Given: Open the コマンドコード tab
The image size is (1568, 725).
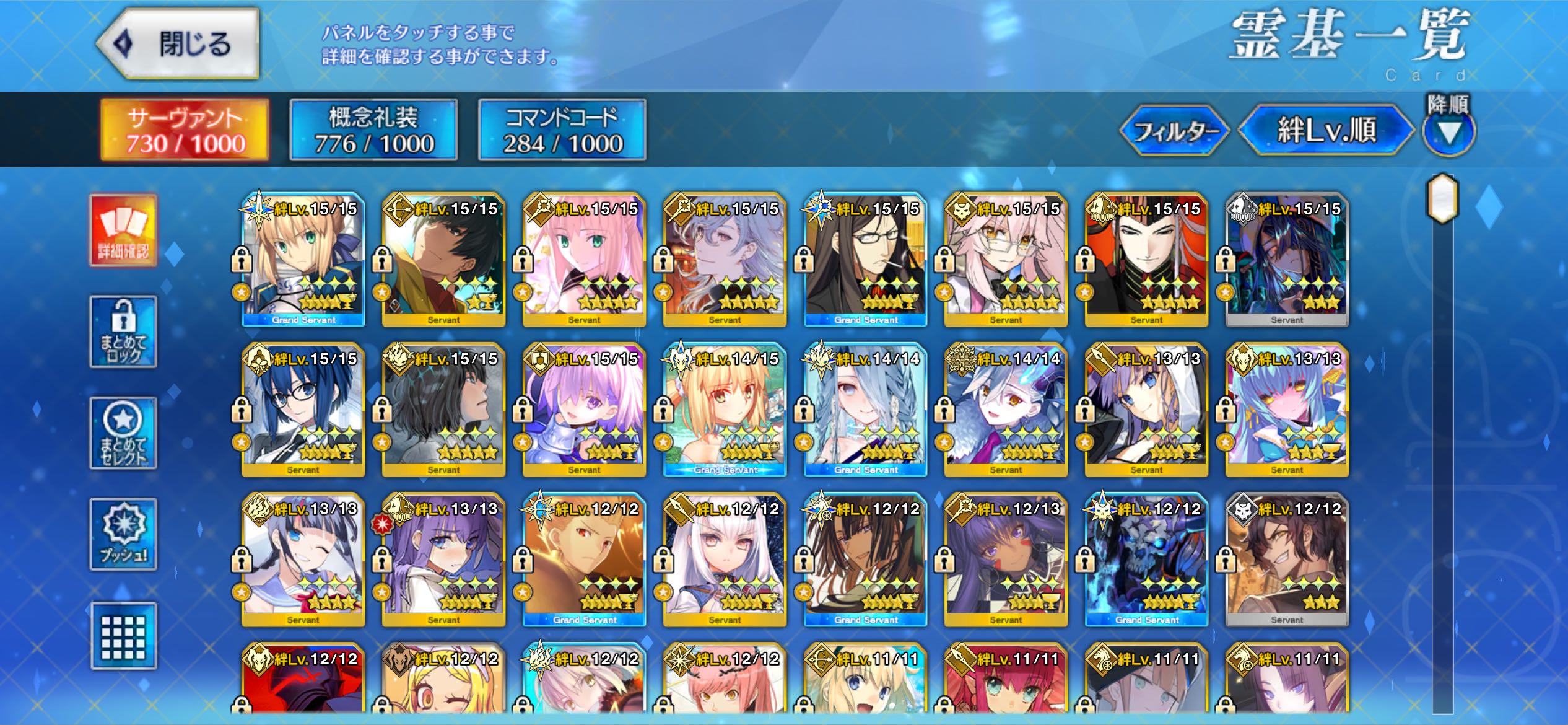Looking at the screenshot, I should pos(562,130).
